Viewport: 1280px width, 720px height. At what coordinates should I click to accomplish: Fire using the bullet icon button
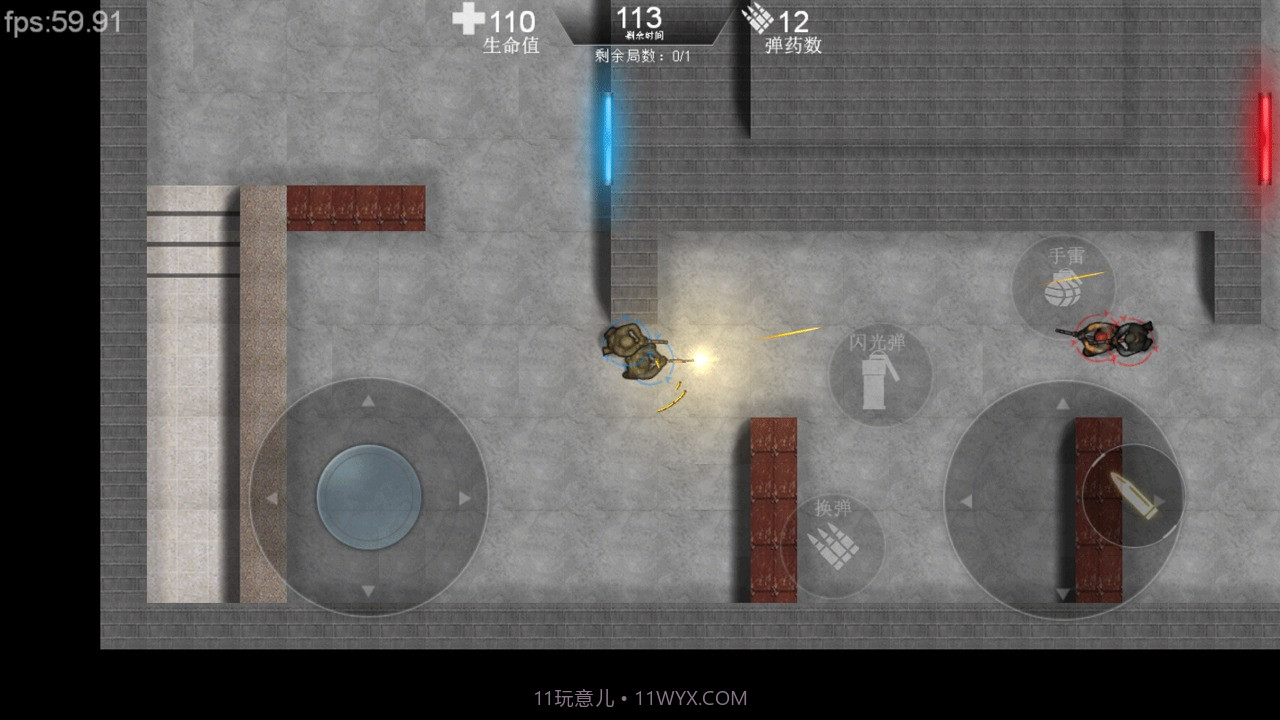click(1132, 496)
